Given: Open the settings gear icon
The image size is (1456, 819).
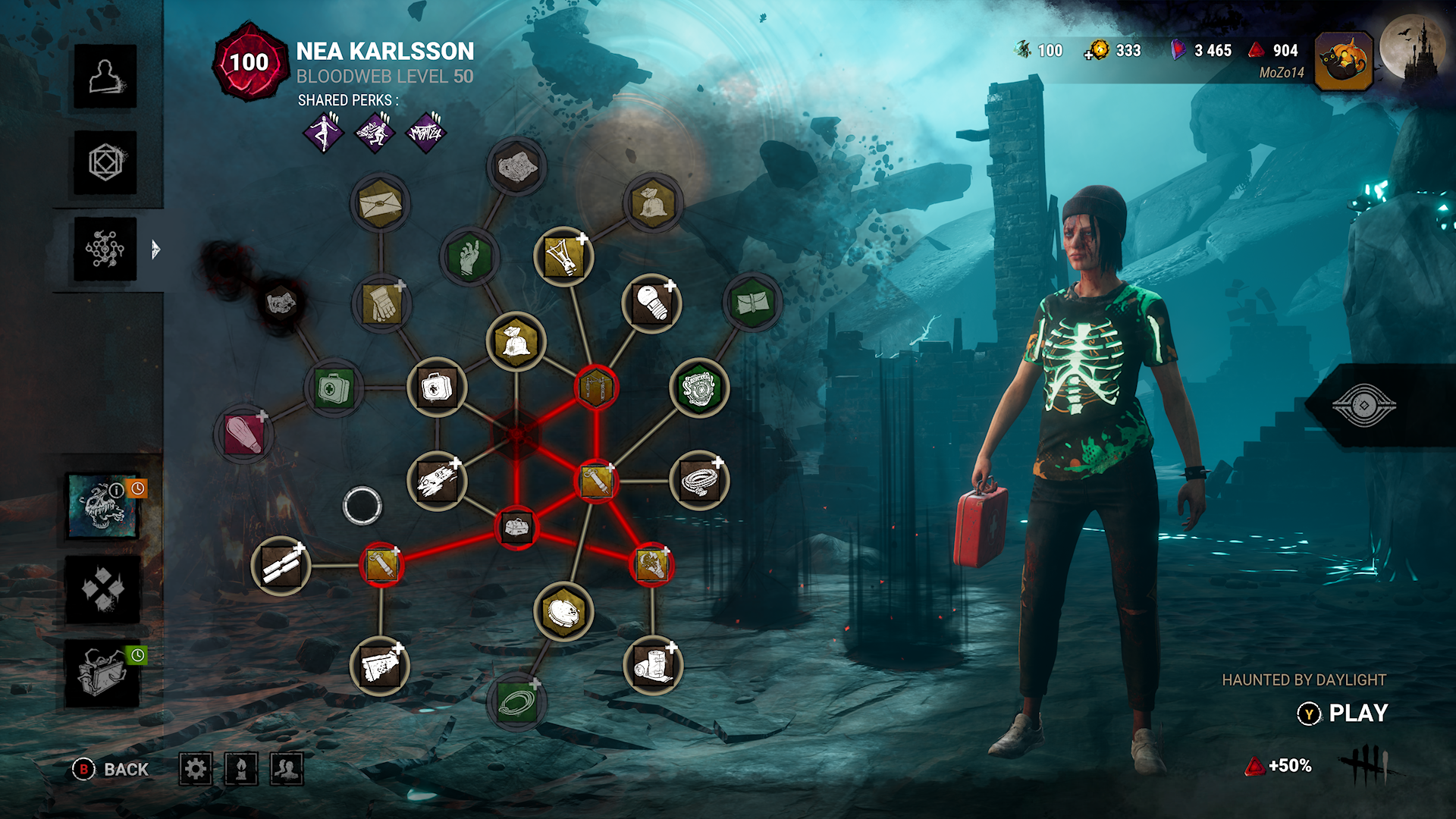Looking at the screenshot, I should coord(196,770).
